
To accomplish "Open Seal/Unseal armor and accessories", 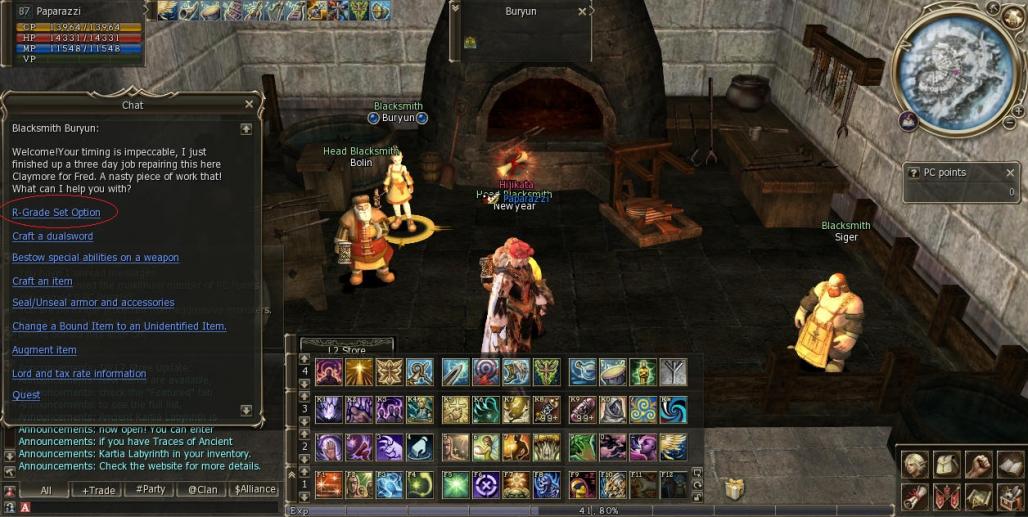I will [x=94, y=302].
